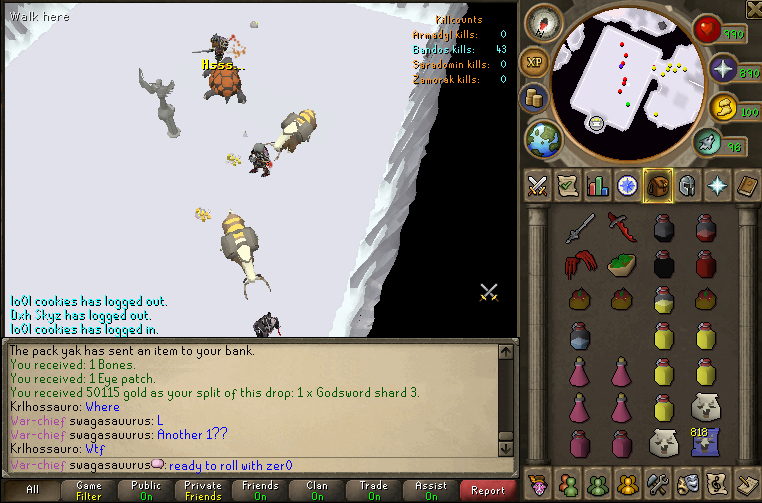
Task: Switch to the Quest List tab
Action: tap(567, 185)
